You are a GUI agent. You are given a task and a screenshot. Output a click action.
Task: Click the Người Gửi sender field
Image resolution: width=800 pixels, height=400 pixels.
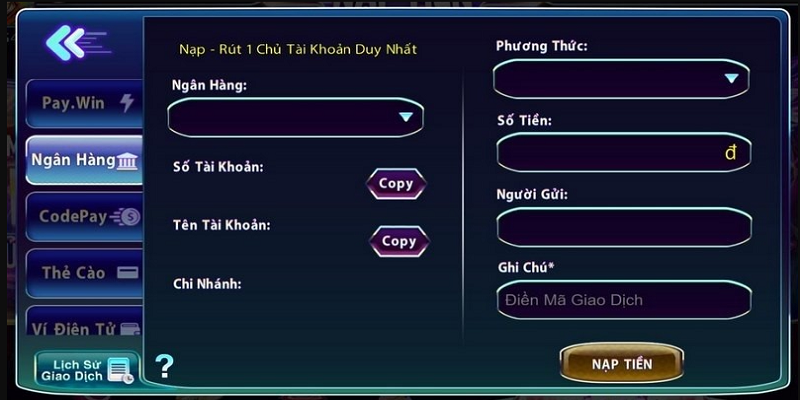(623, 227)
